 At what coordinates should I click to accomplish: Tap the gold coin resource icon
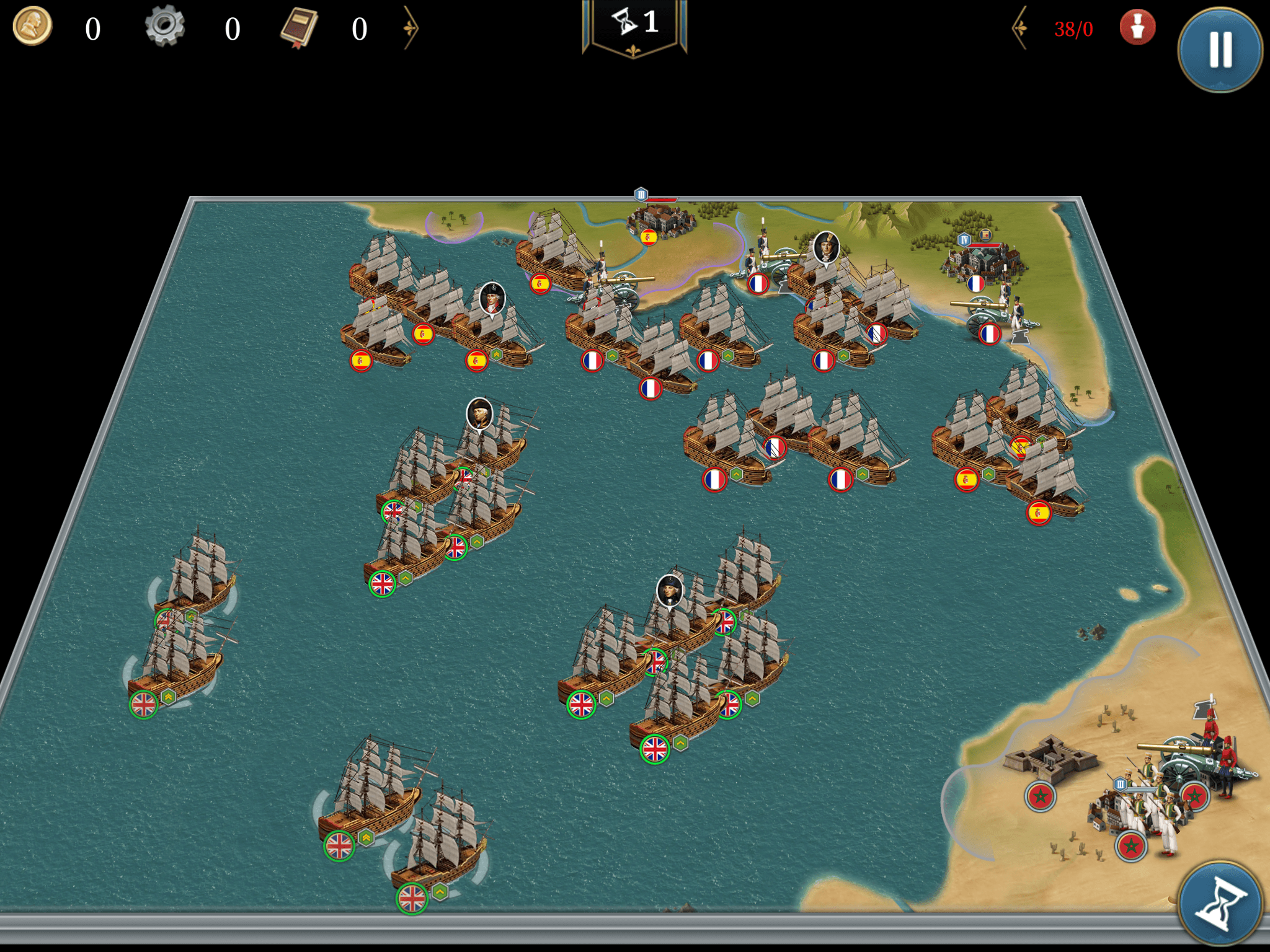coord(32,27)
